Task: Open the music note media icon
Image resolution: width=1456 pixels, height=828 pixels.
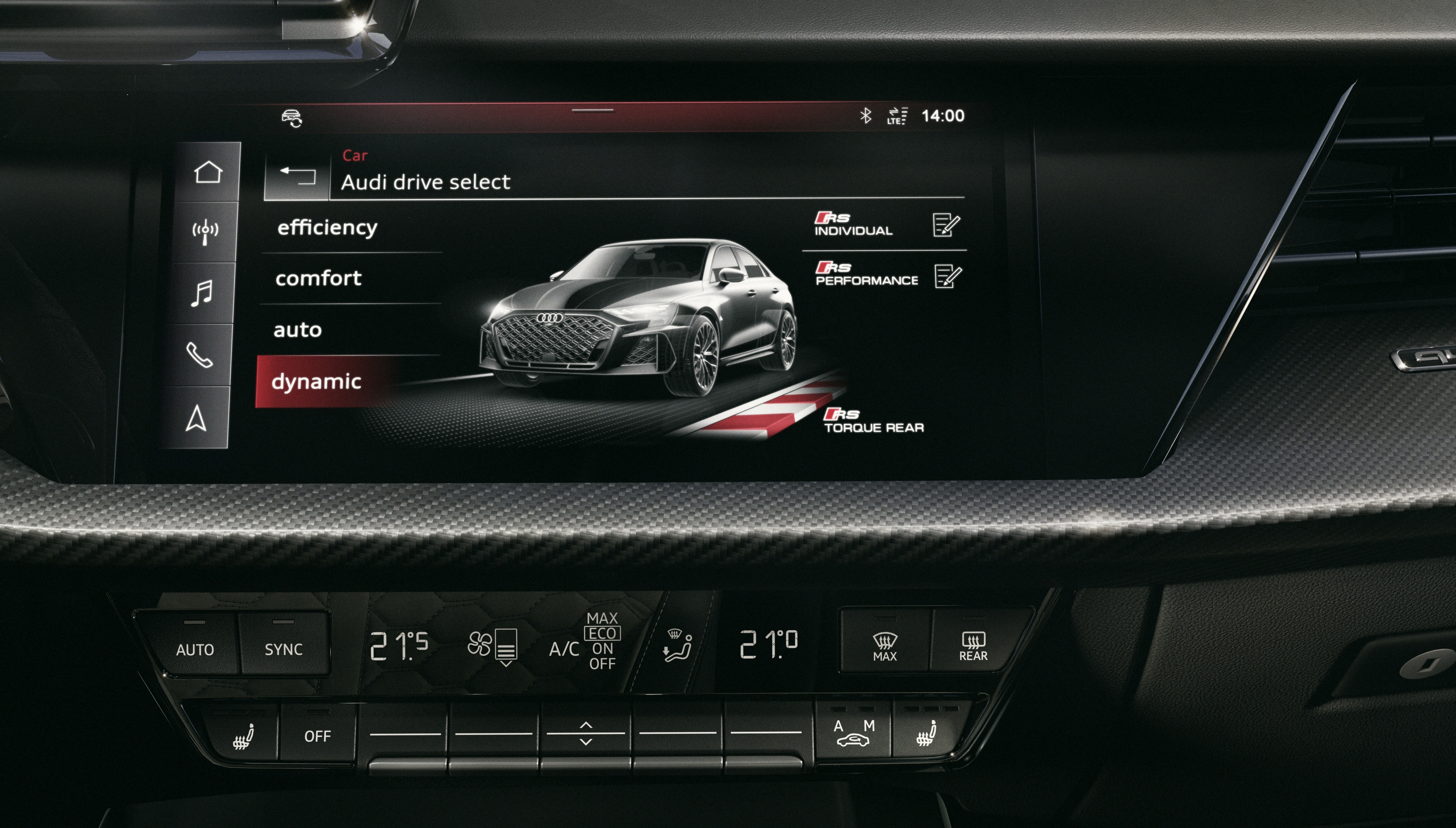Action: coord(202,293)
